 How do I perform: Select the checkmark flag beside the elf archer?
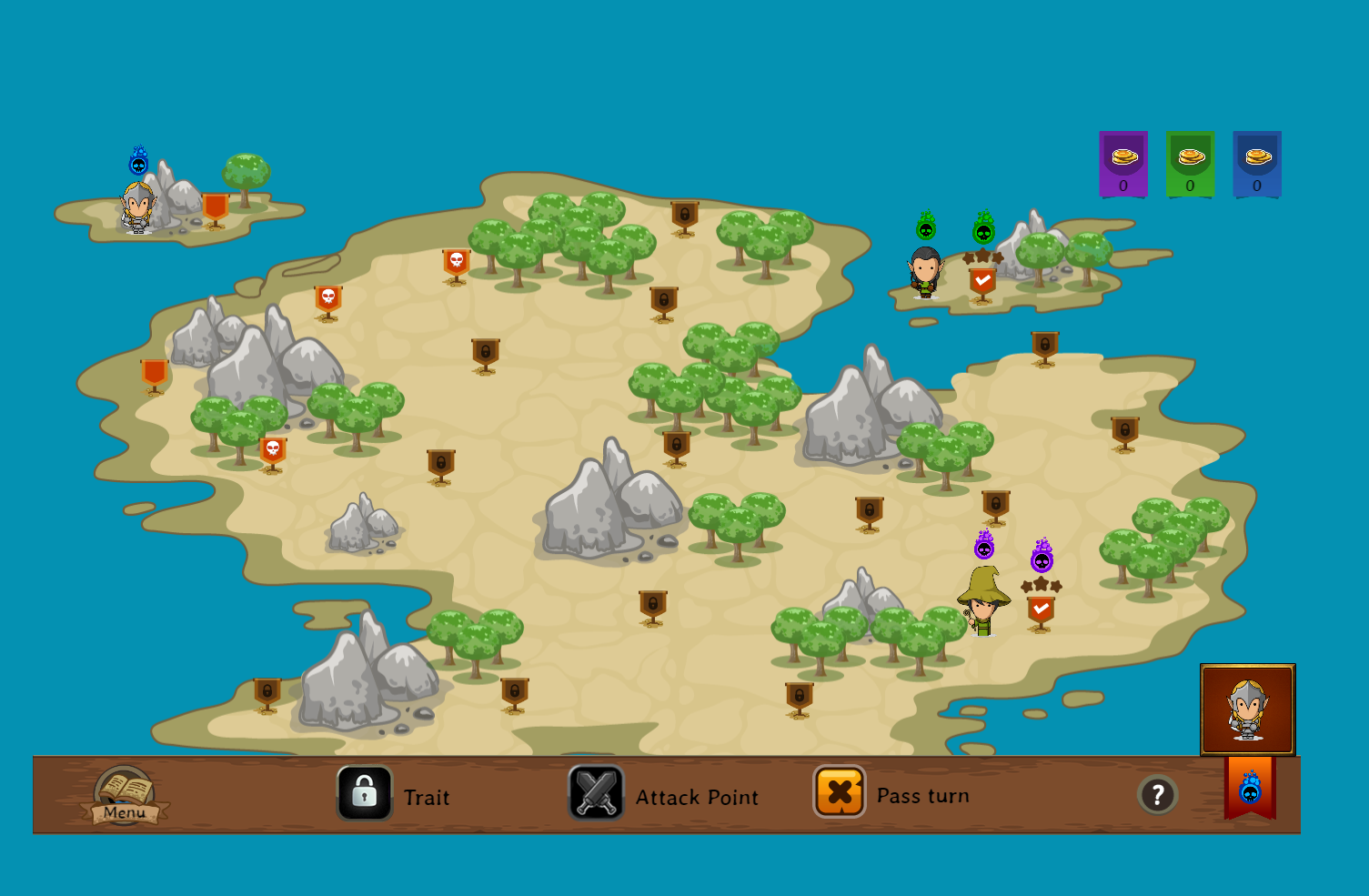click(981, 284)
